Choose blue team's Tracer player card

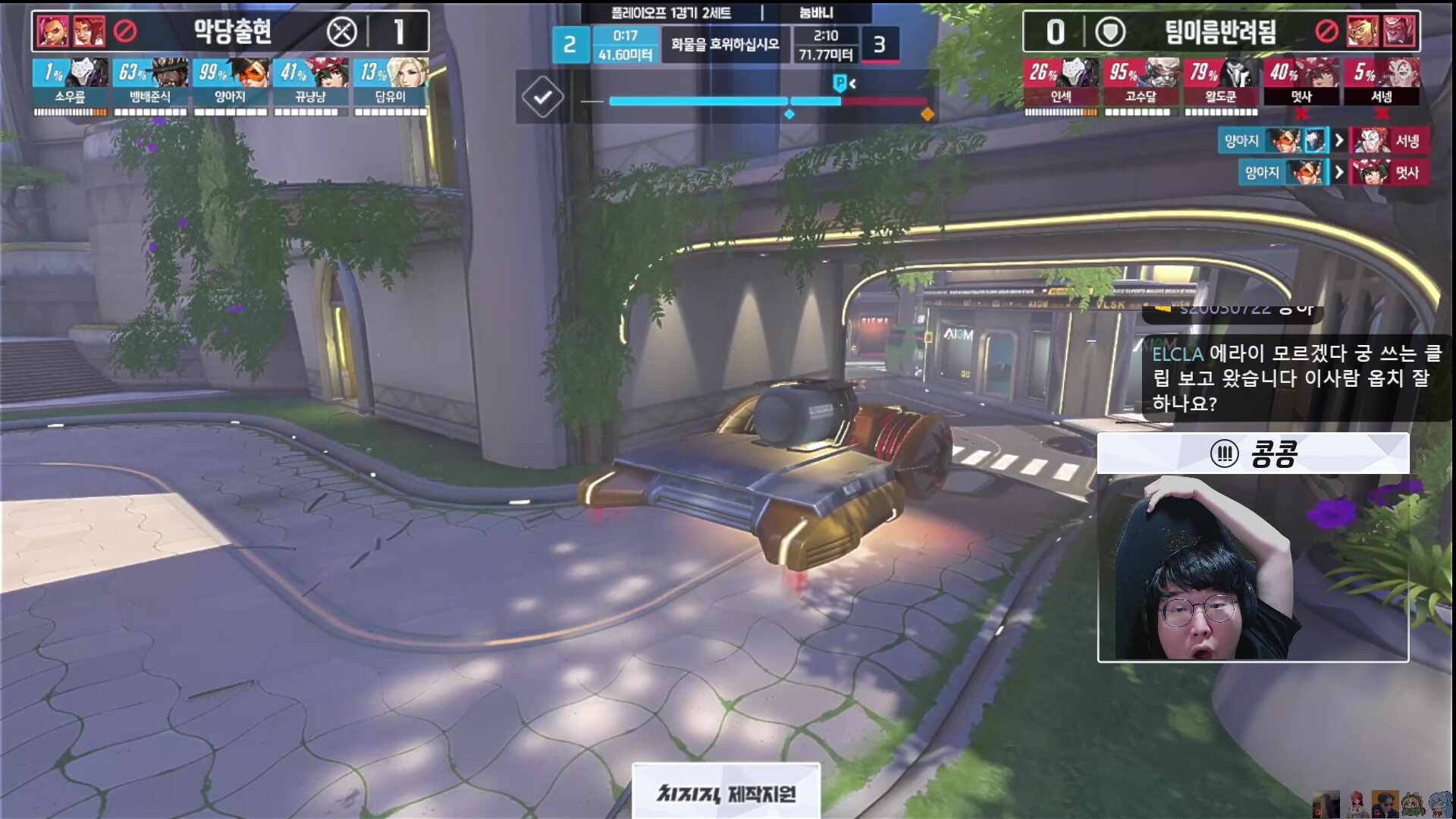tap(231, 83)
